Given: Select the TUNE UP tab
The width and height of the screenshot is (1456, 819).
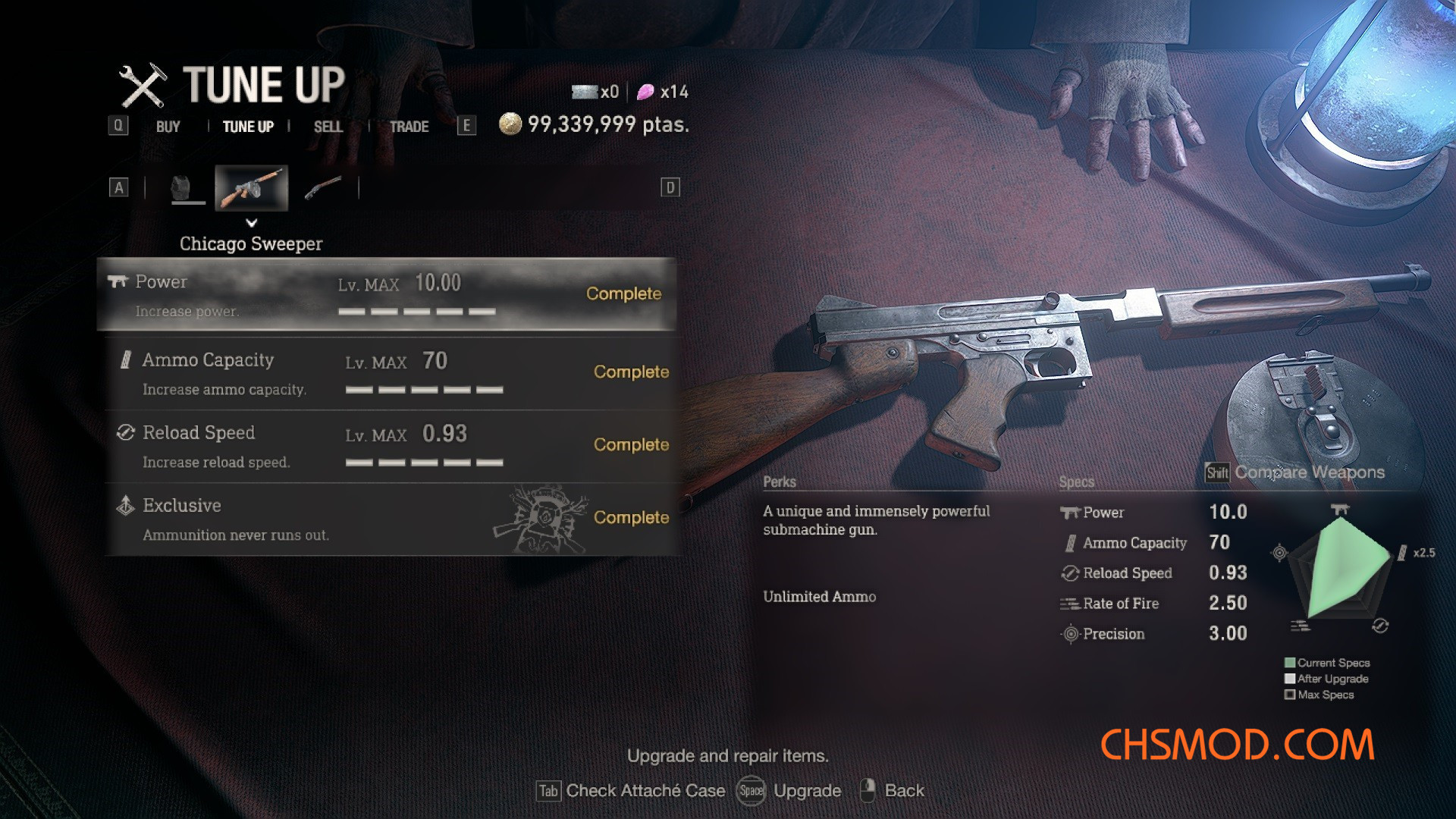Looking at the screenshot, I should click(x=248, y=127).
